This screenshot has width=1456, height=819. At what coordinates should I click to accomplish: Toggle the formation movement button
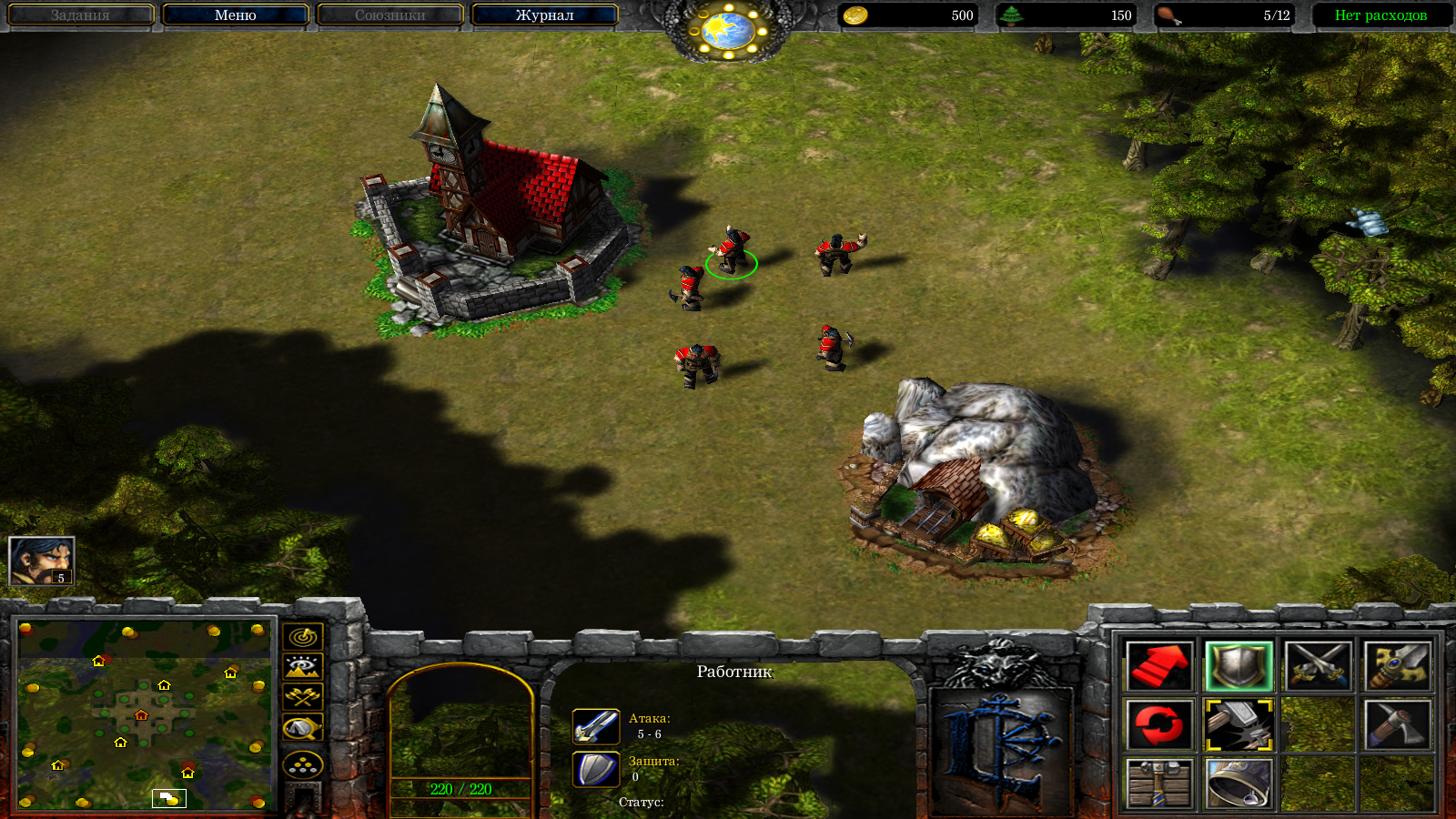[303, 764]
